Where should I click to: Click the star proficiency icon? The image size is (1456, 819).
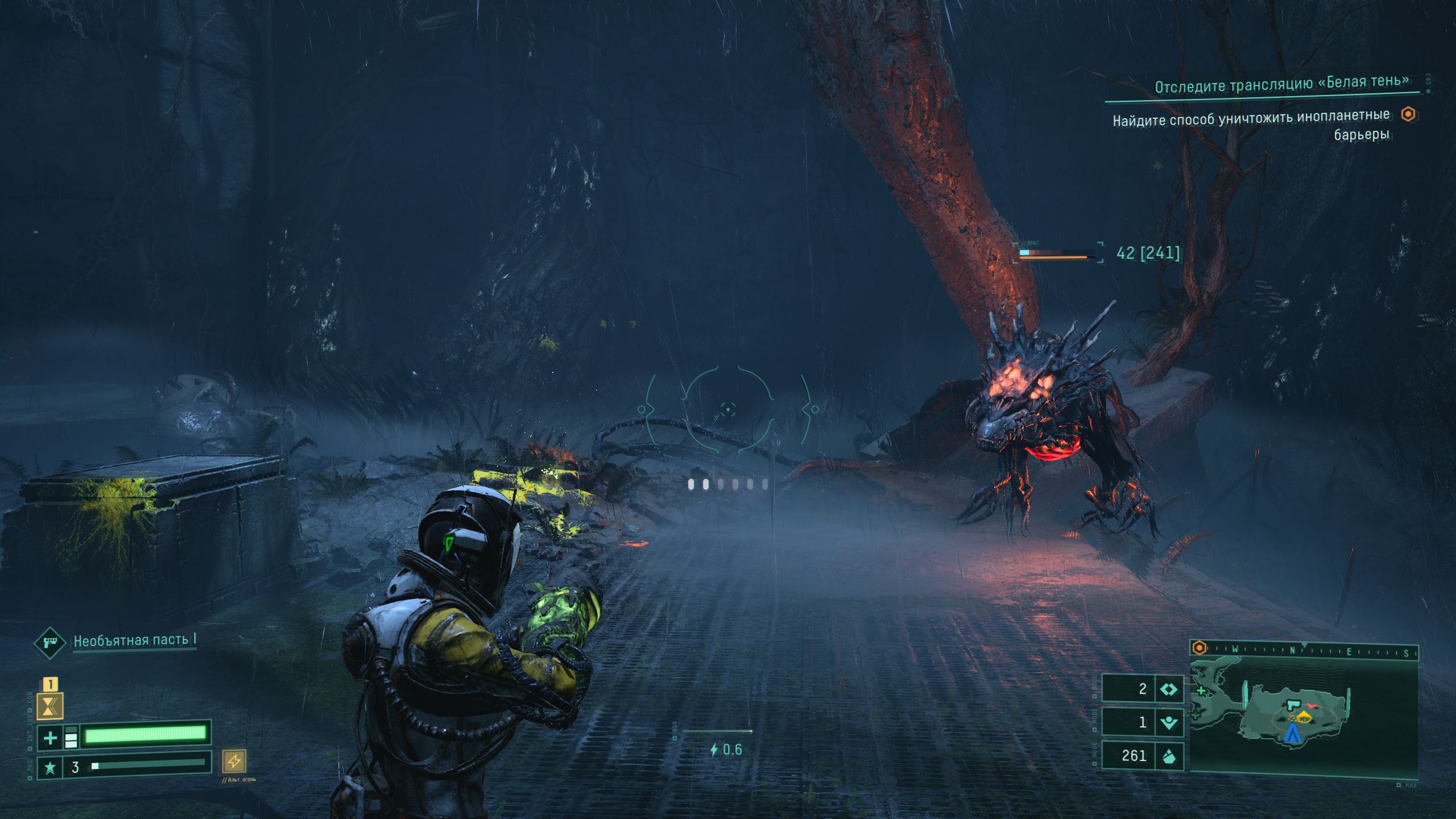tap(50, 768)
